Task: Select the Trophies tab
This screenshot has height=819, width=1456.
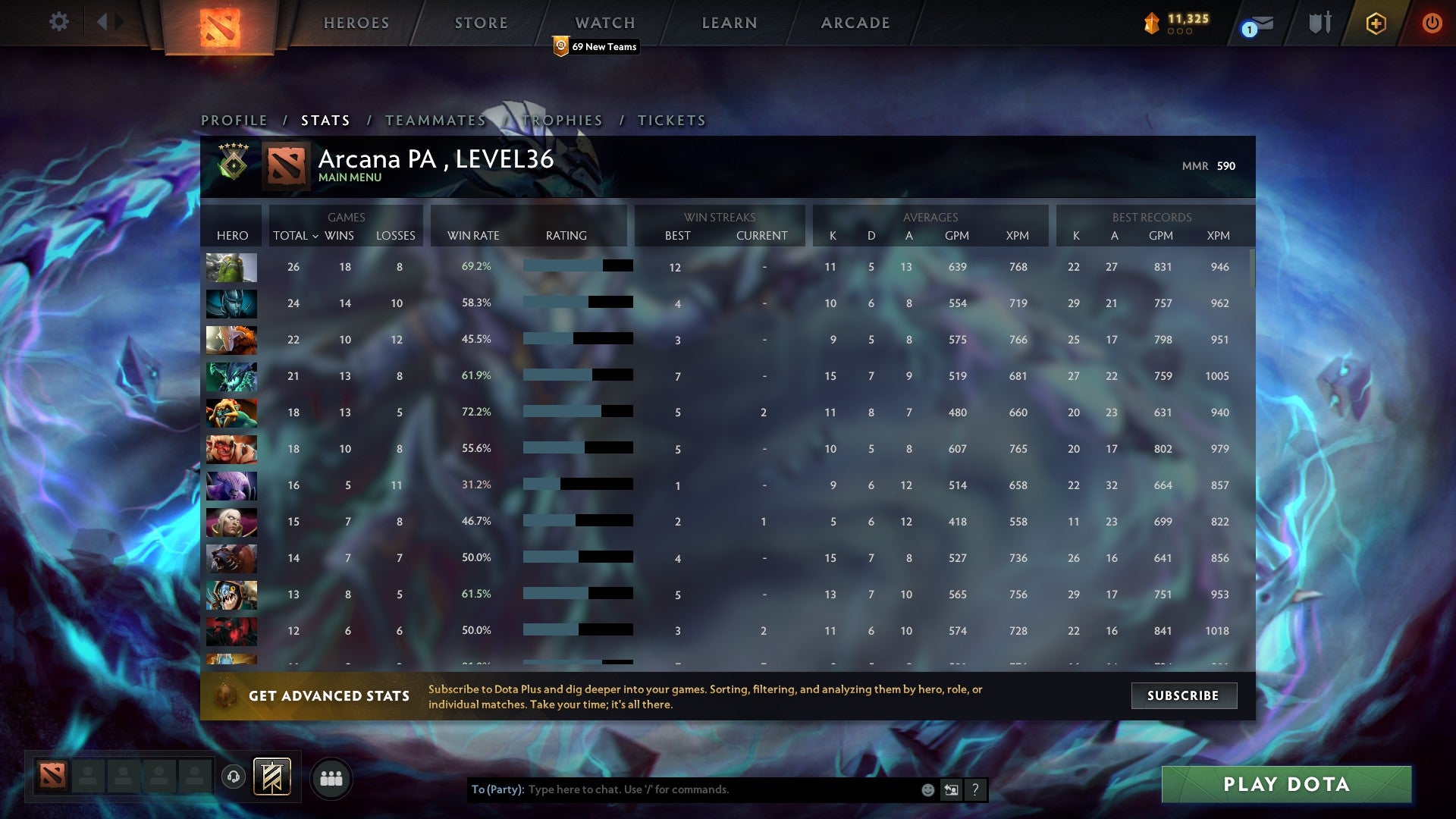Action: coord(561,120)
